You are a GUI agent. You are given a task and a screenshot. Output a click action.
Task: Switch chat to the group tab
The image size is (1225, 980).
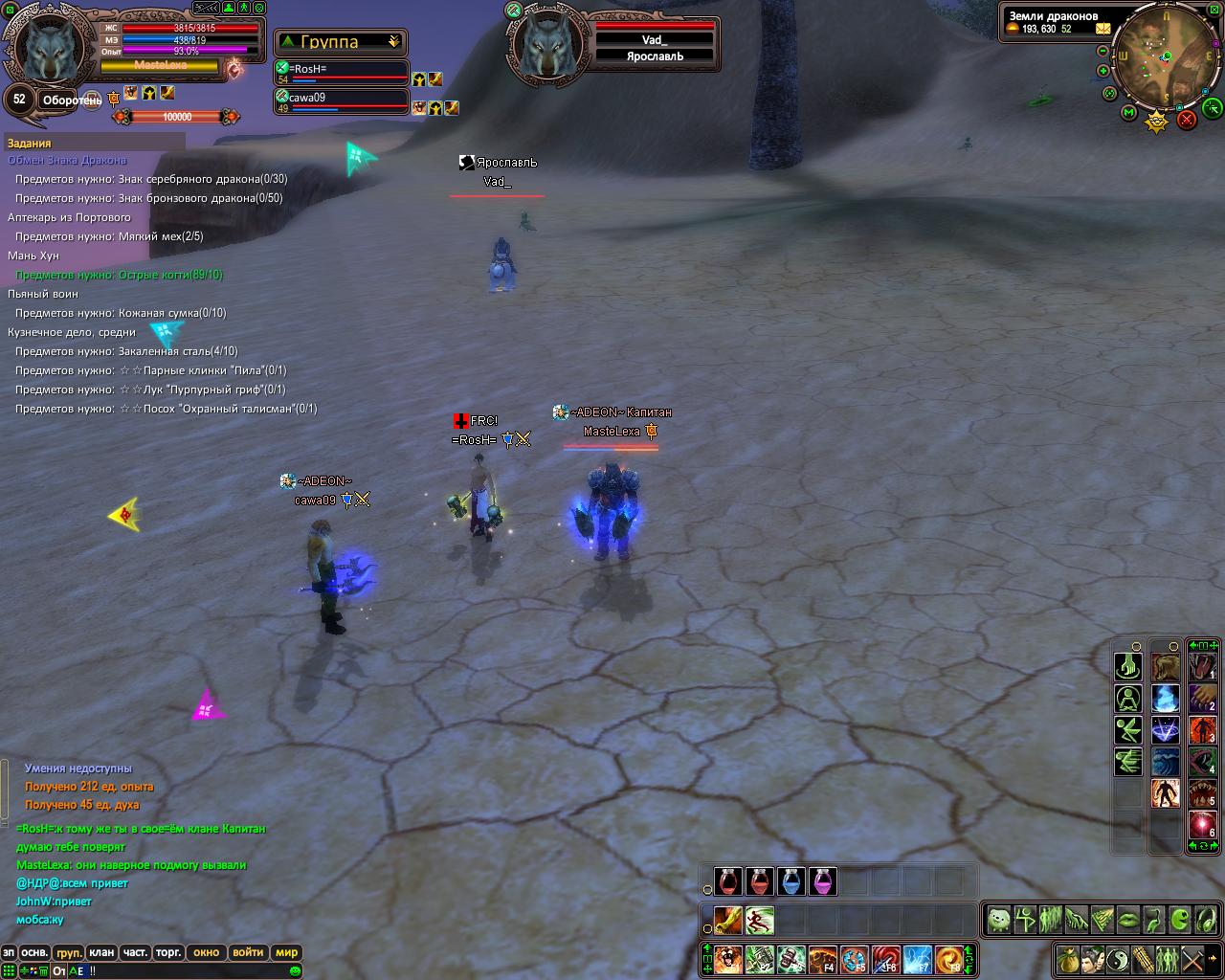(69, 952)
